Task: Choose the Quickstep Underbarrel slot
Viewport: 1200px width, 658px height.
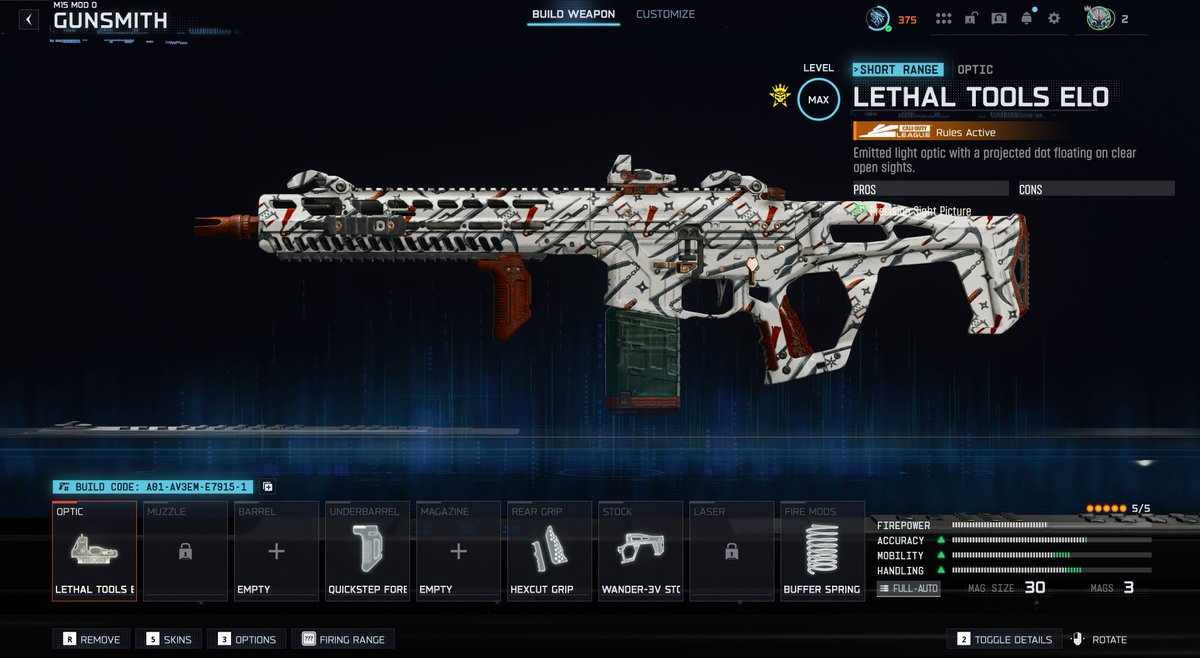Action: pos(368,551)
